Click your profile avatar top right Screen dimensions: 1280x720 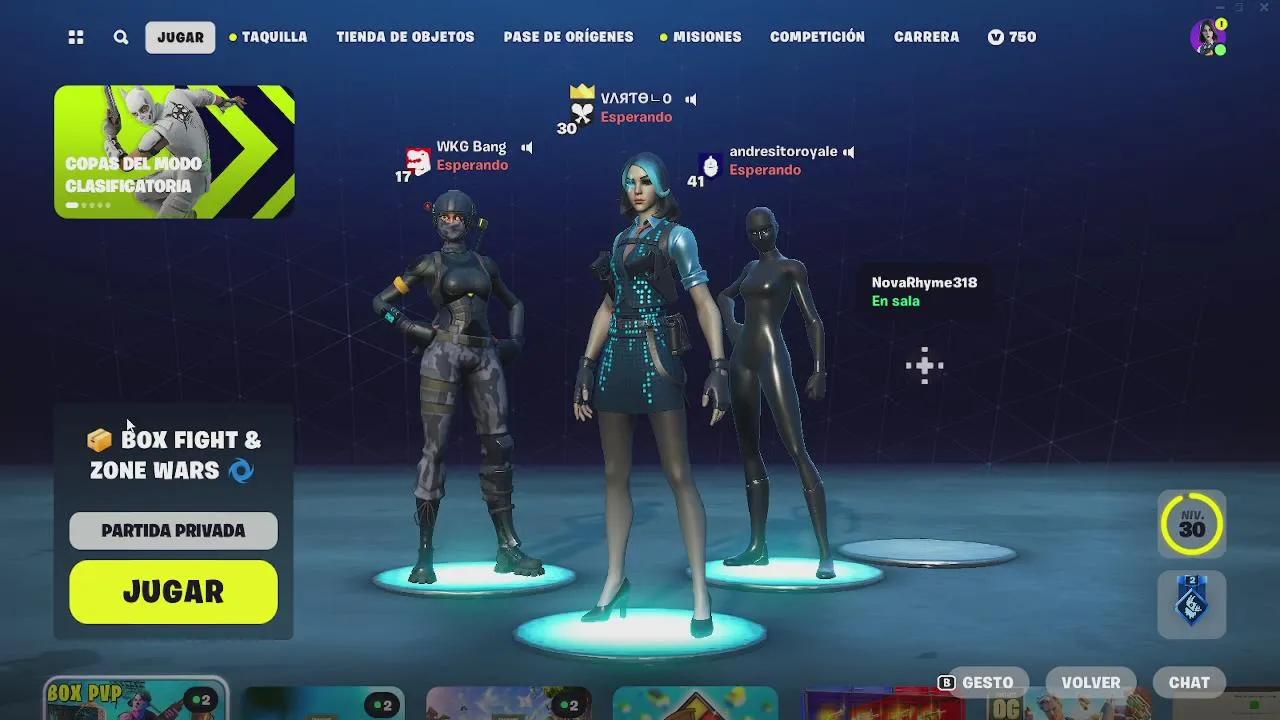click(1209, 37)
